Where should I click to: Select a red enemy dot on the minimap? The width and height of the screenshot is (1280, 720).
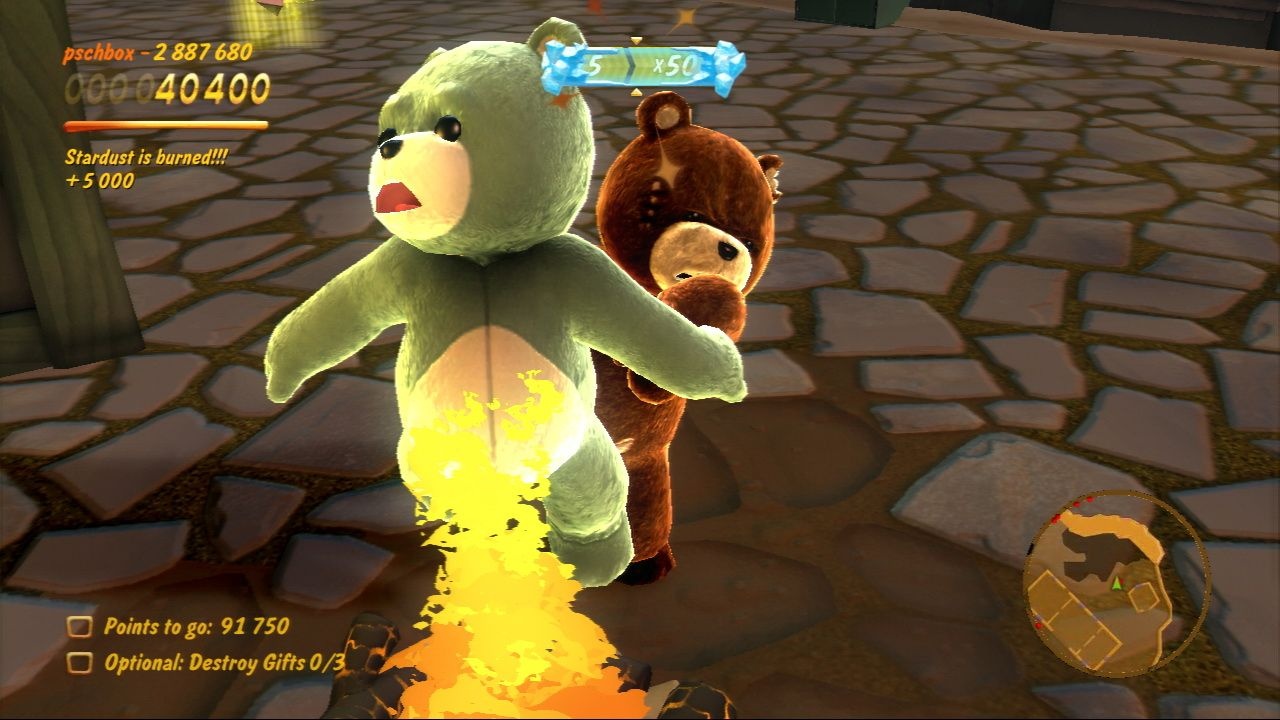(1077, 503)
